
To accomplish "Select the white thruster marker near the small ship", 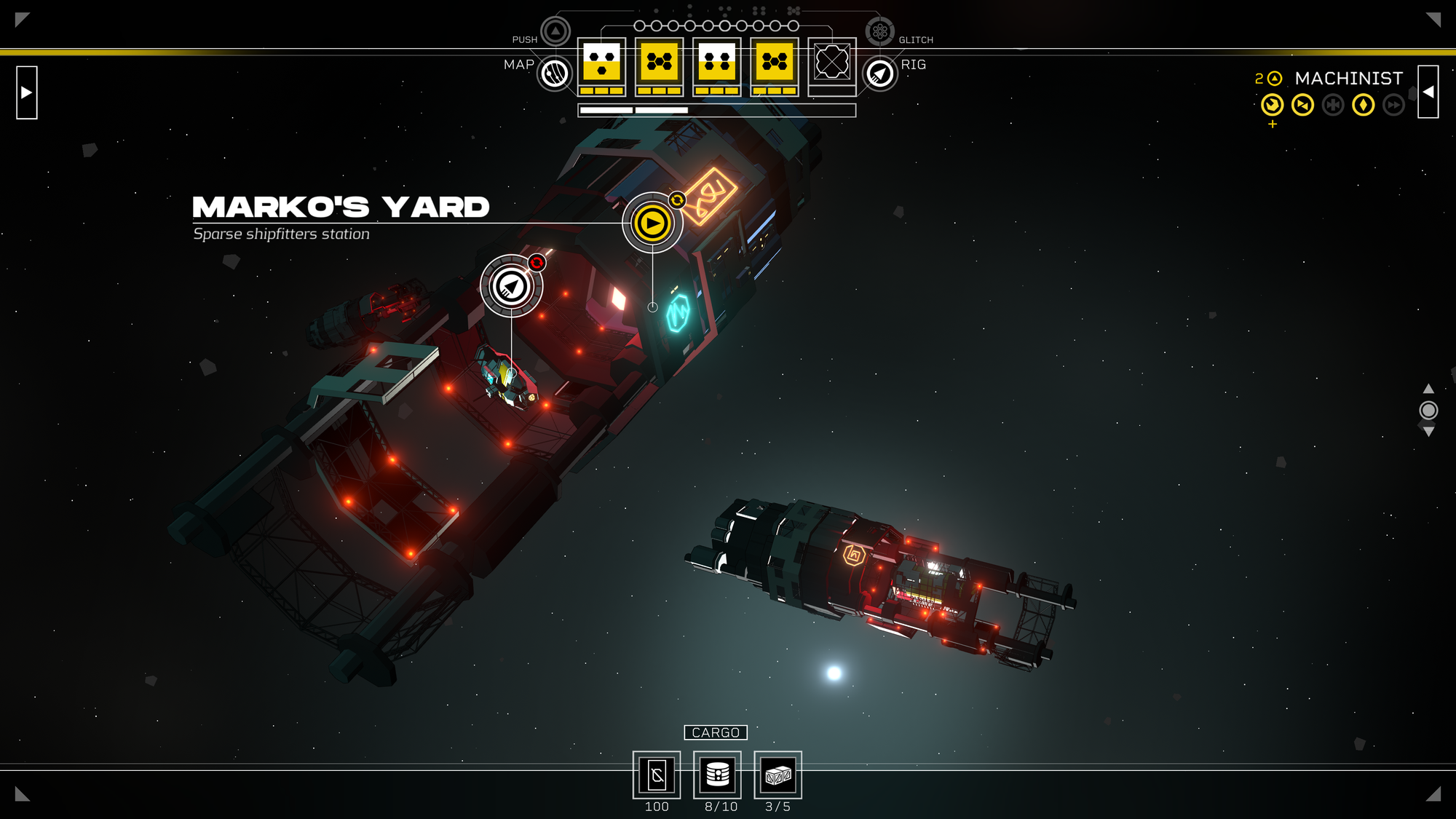I will click(x=512, y=288).
